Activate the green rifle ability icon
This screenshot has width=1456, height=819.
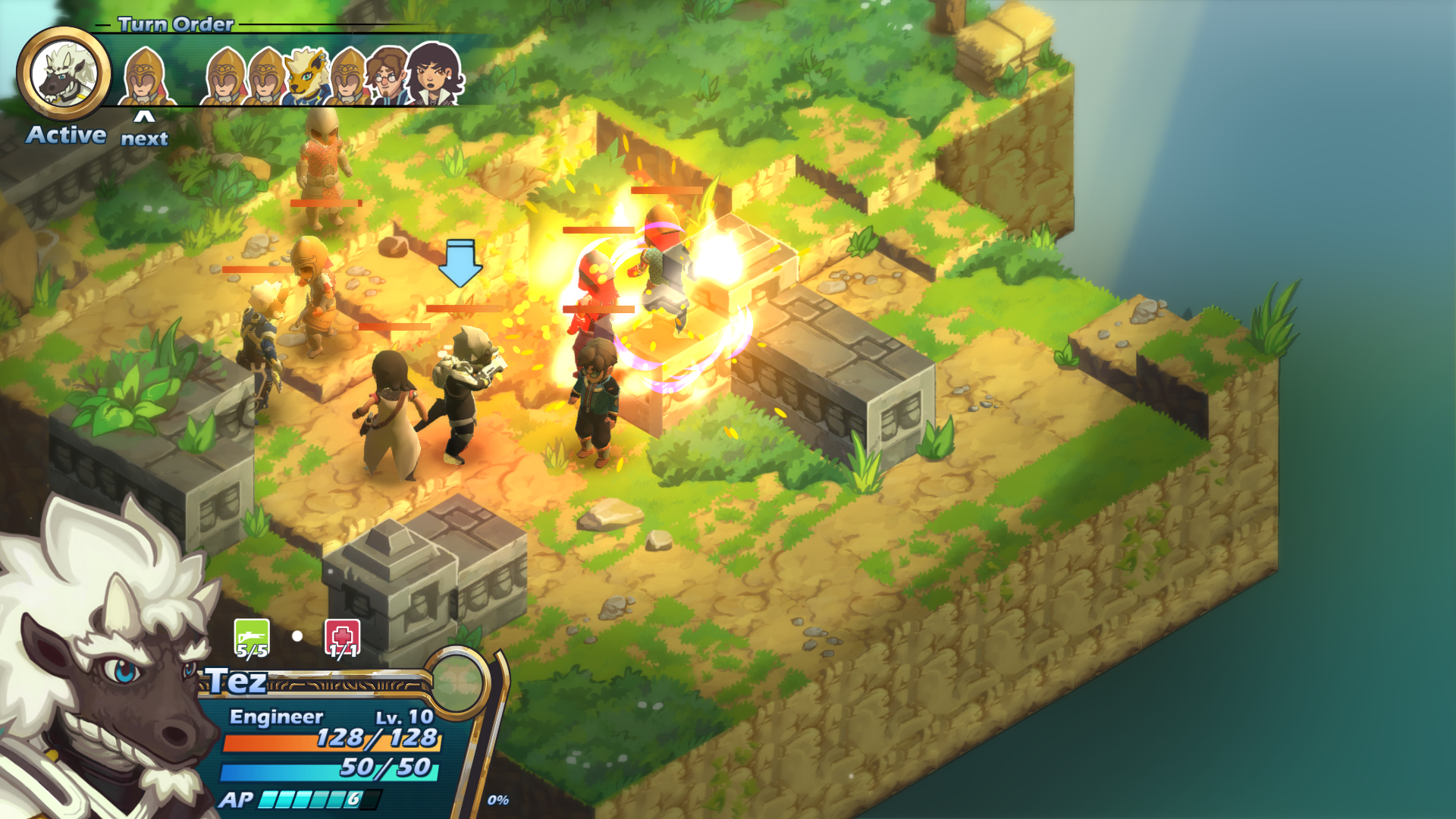(x=252, y=638)
